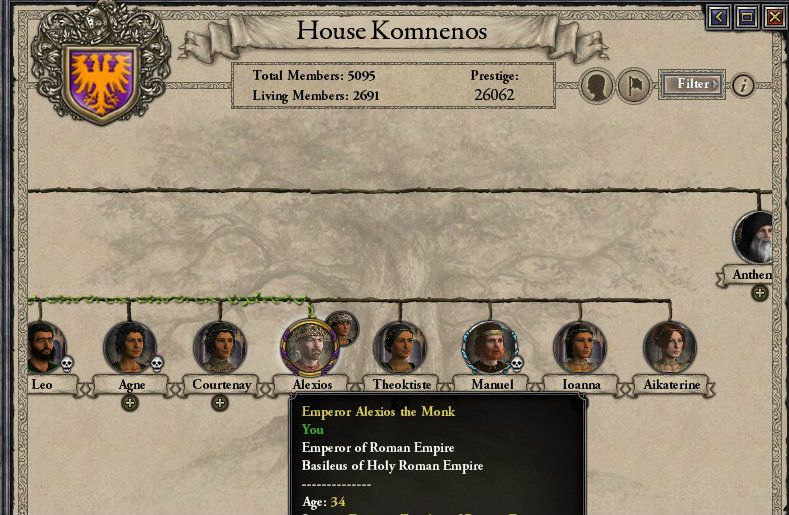Select the small spouse portrait beside Alexios
Viewport: 789px width, 515px height.
pos(342,328)
